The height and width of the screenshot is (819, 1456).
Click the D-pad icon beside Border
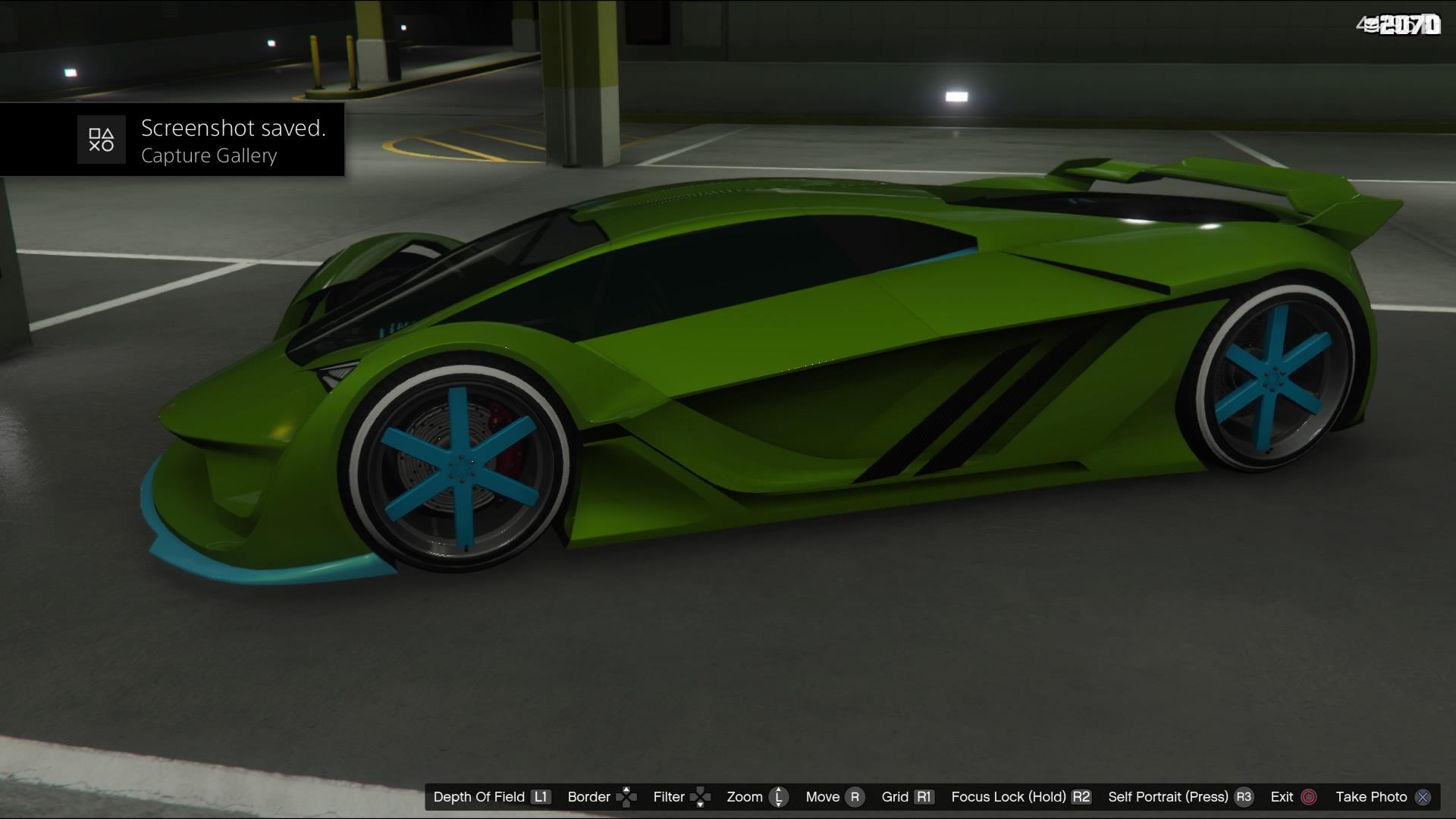pos(626,797)
